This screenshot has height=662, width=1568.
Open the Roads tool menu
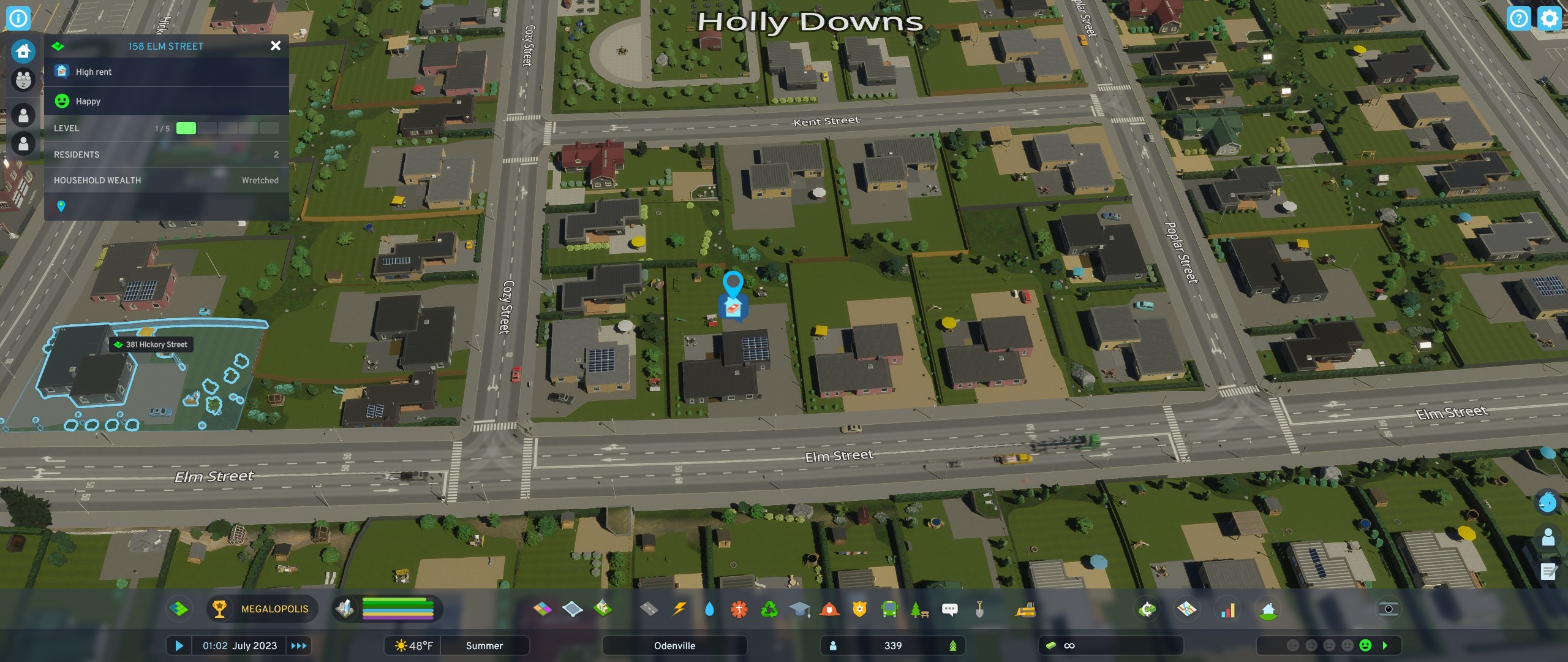(x=648, y=609)
